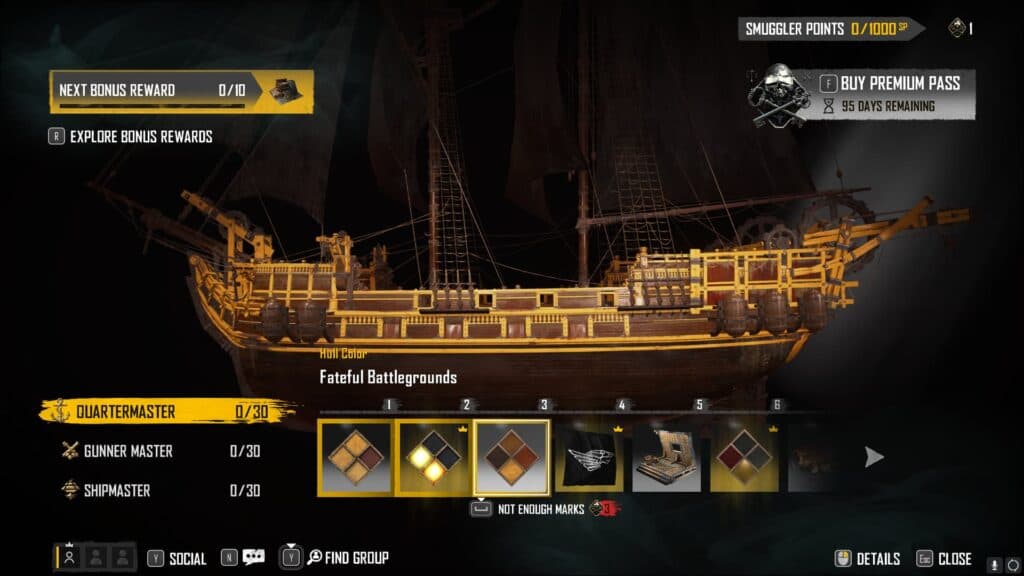Click the player group leader icon
The width and height of the screenshot is (1024, 576).
coord(69,558)
